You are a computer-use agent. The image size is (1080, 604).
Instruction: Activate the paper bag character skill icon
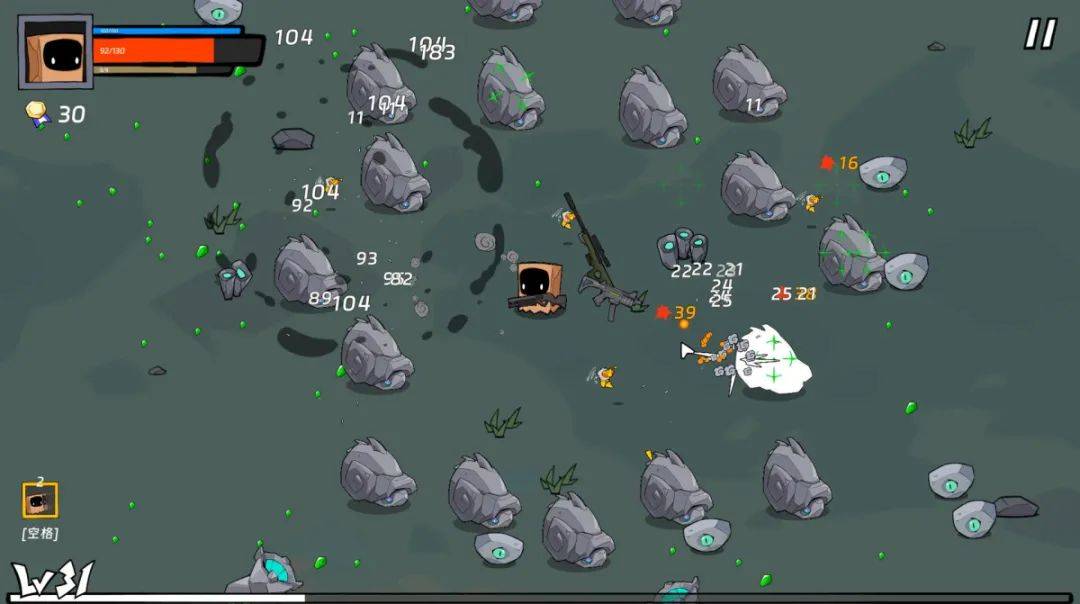pyautogui.click(x=40, y=500)
